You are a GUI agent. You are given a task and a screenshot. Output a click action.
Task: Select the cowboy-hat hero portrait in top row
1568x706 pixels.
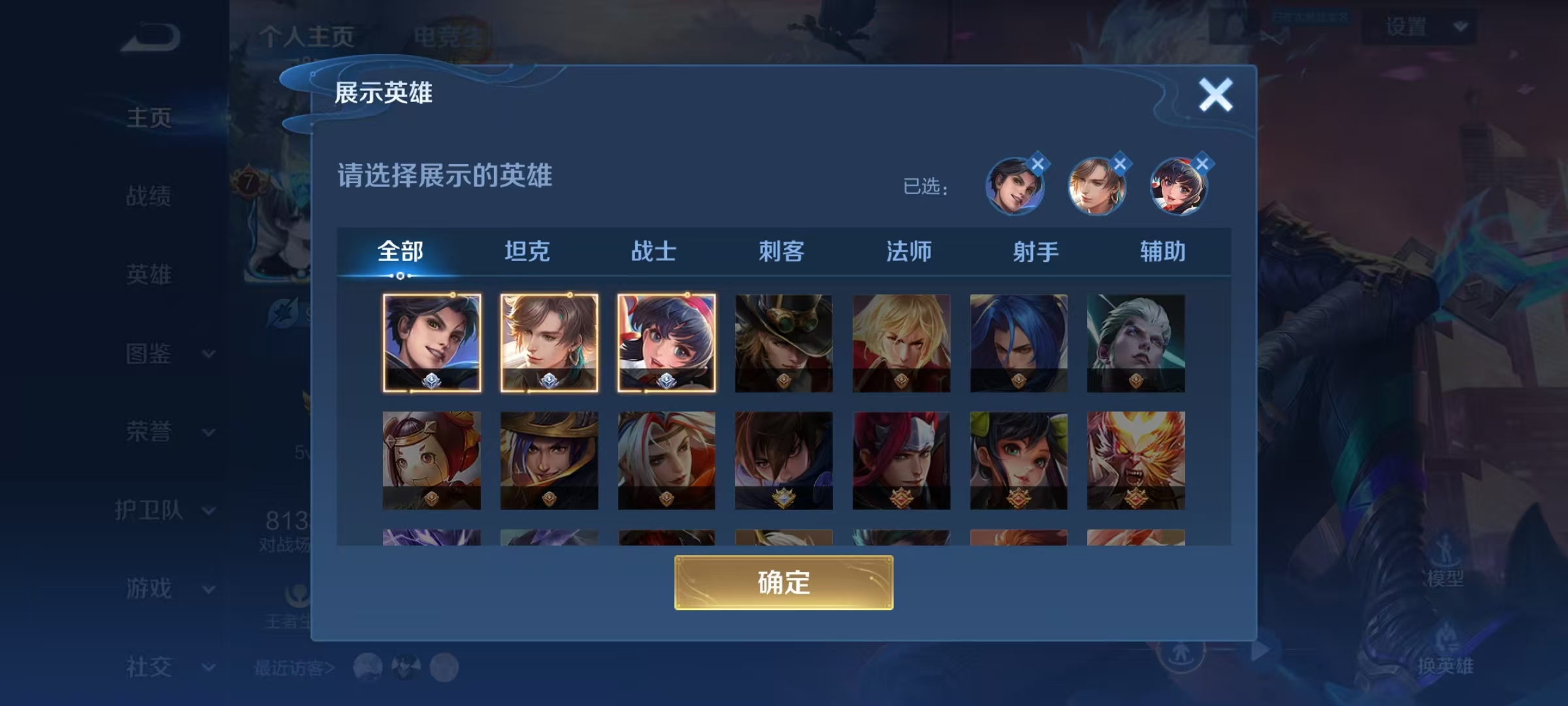tap(783, 343)
